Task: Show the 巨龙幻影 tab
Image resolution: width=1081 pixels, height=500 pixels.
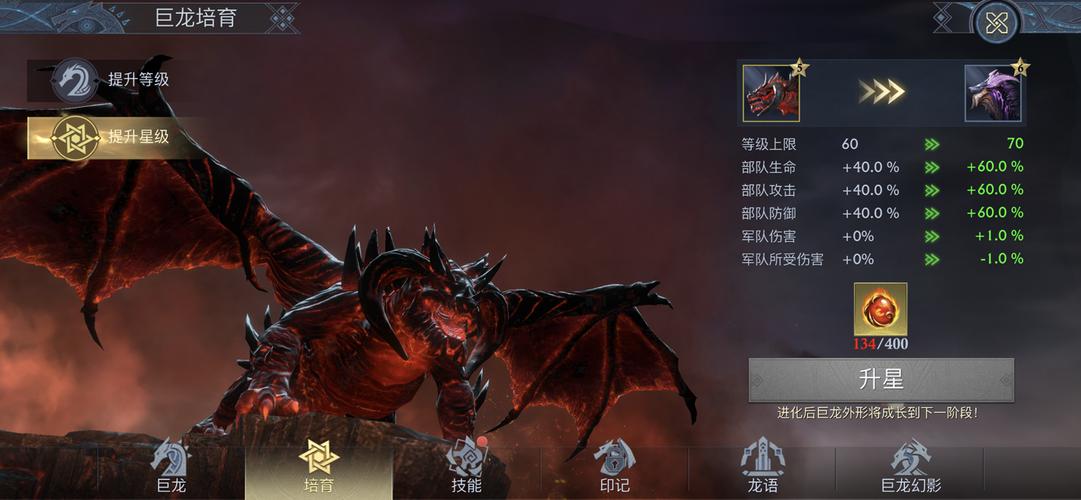Action: tap(910, 468)
